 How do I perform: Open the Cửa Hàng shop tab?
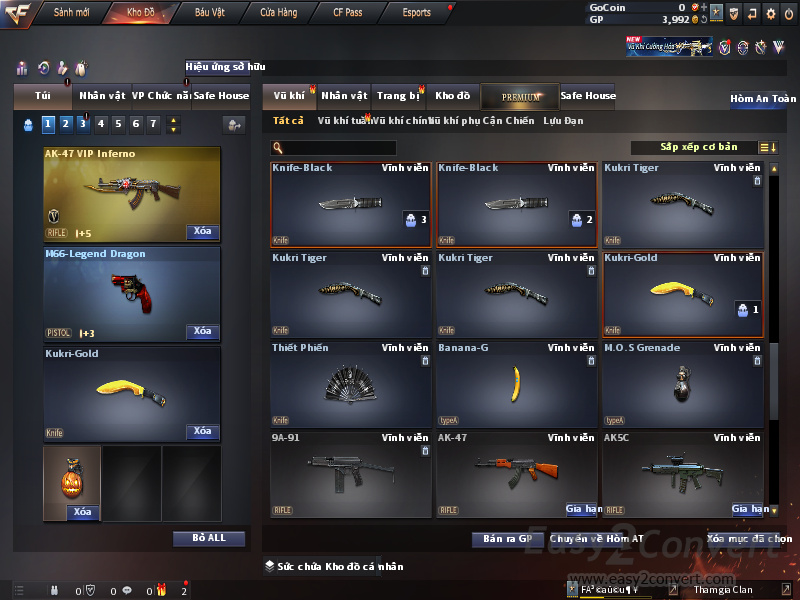[x=278, y=12]
